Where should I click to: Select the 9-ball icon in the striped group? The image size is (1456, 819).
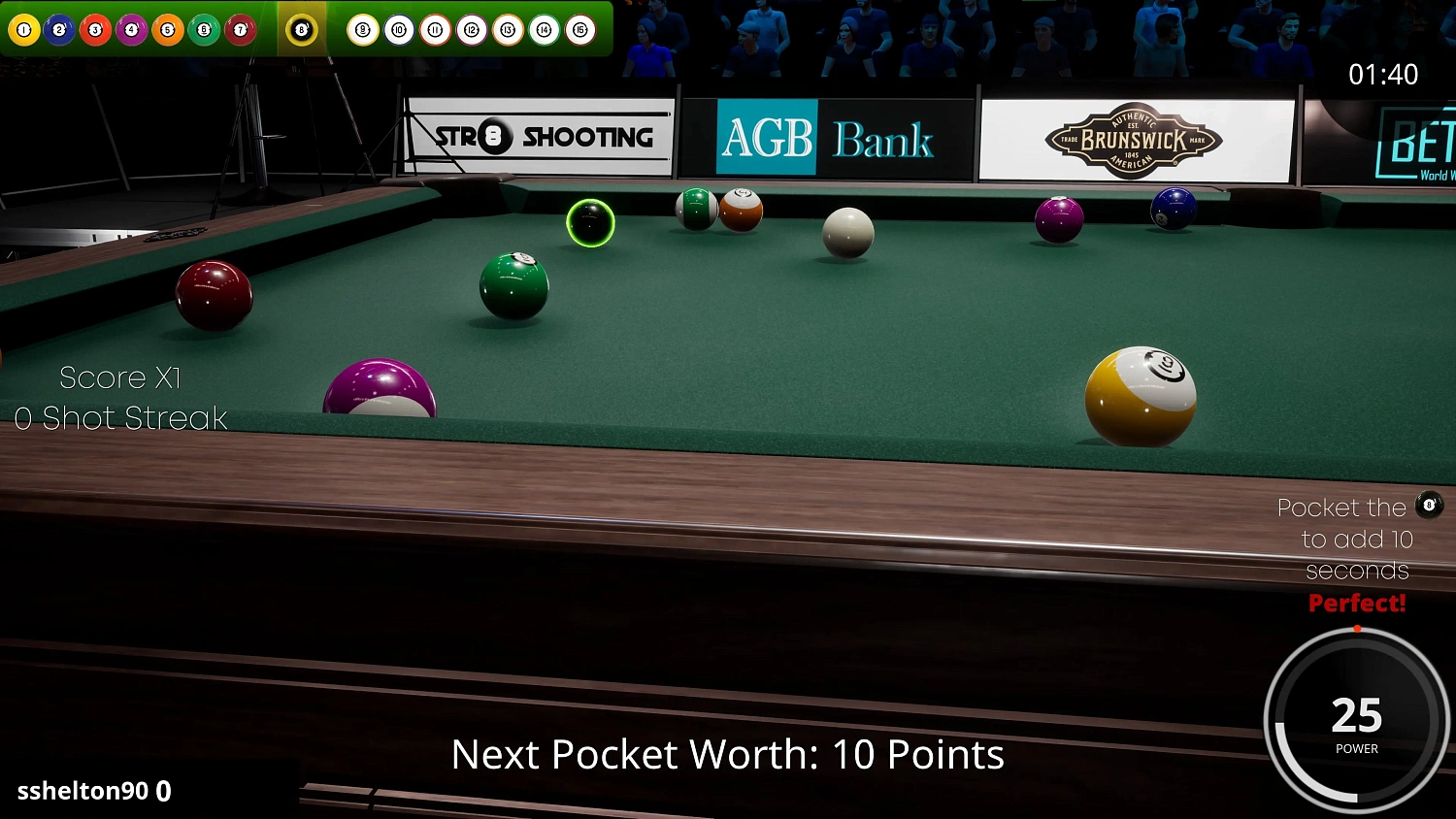click(x=363, y=29)
